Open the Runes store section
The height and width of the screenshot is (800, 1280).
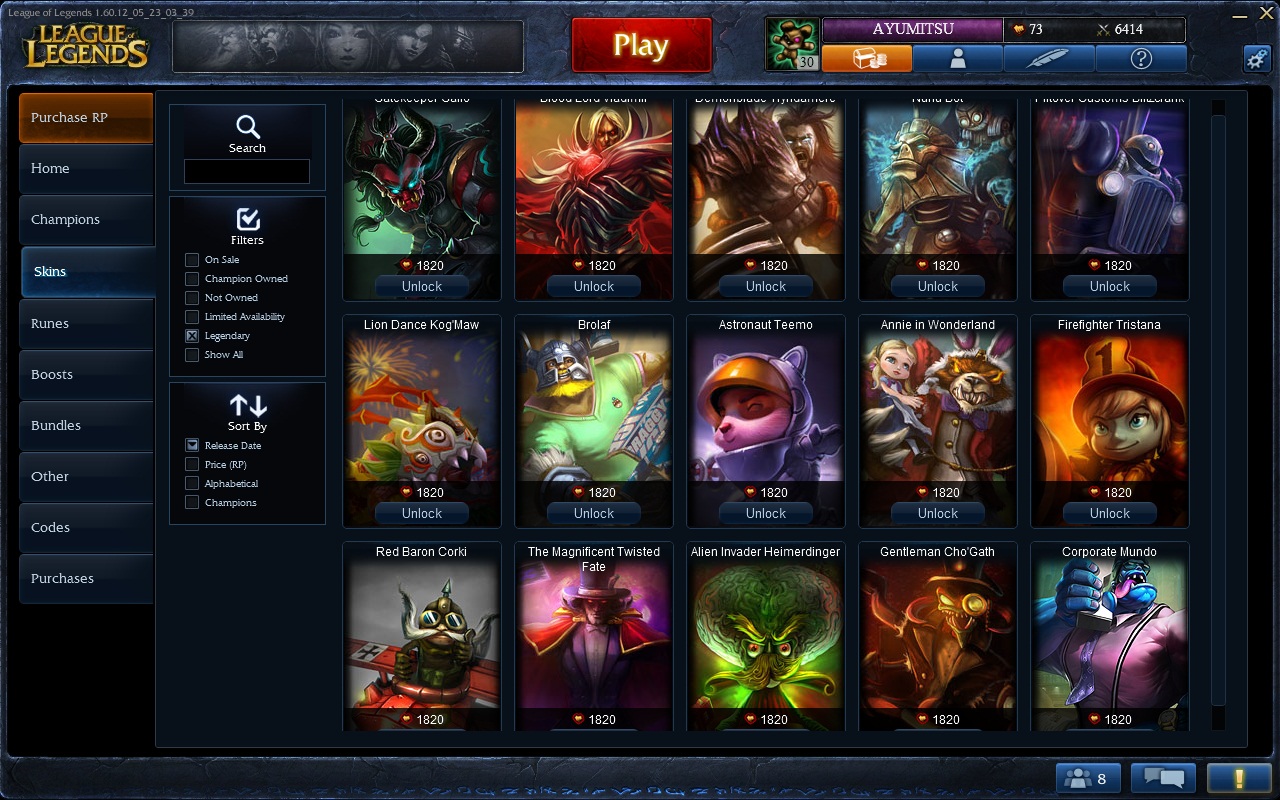click(x=86, y=324)
